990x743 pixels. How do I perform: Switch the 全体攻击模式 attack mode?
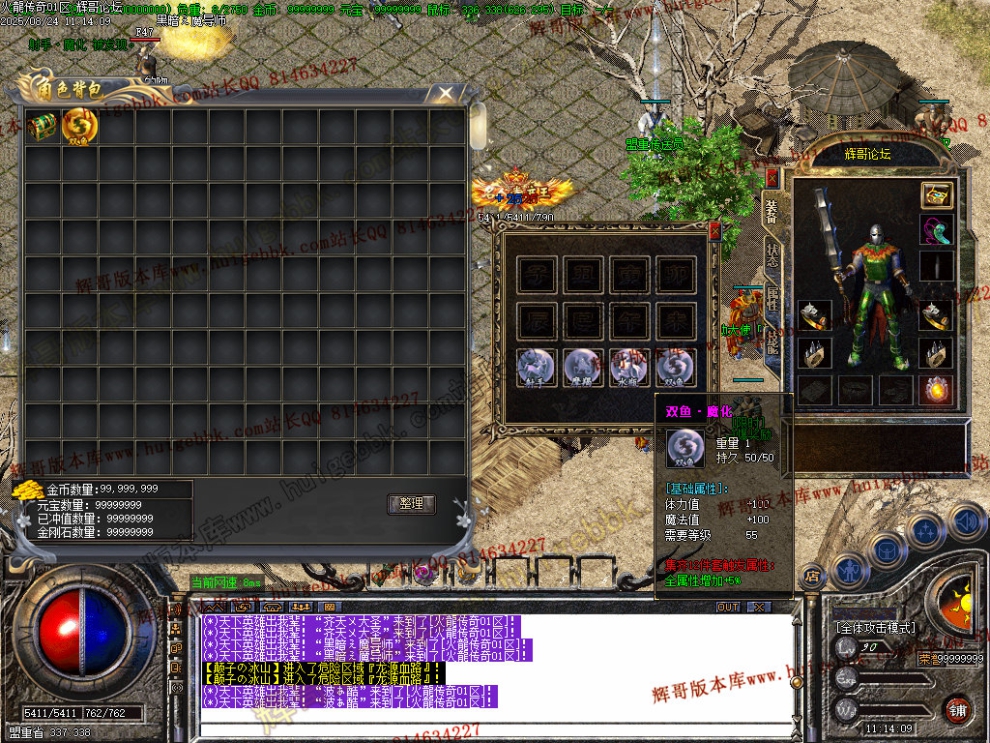click(x=875, y=627)
